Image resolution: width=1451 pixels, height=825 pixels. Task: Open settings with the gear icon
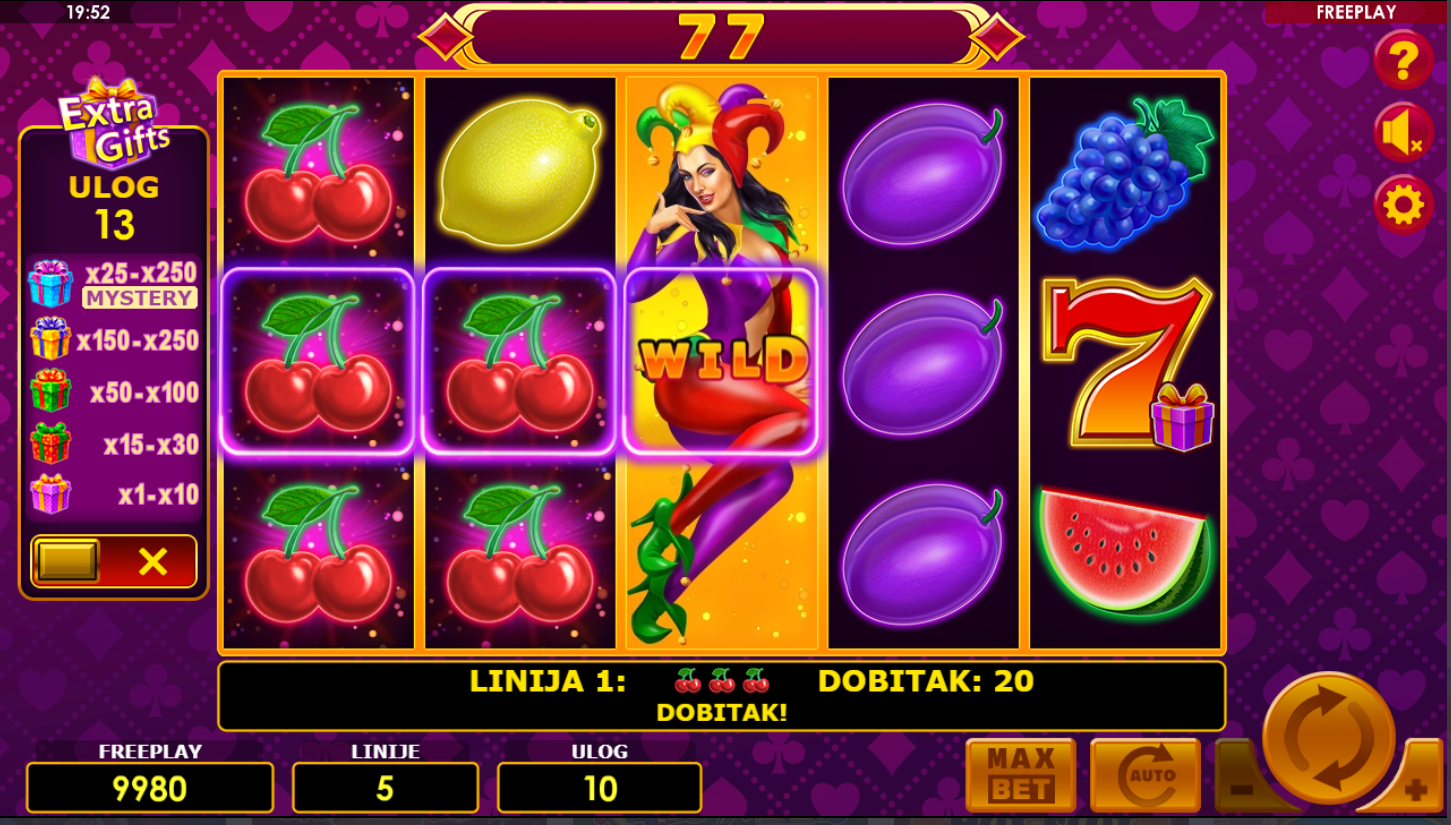tap(1403, 205)
